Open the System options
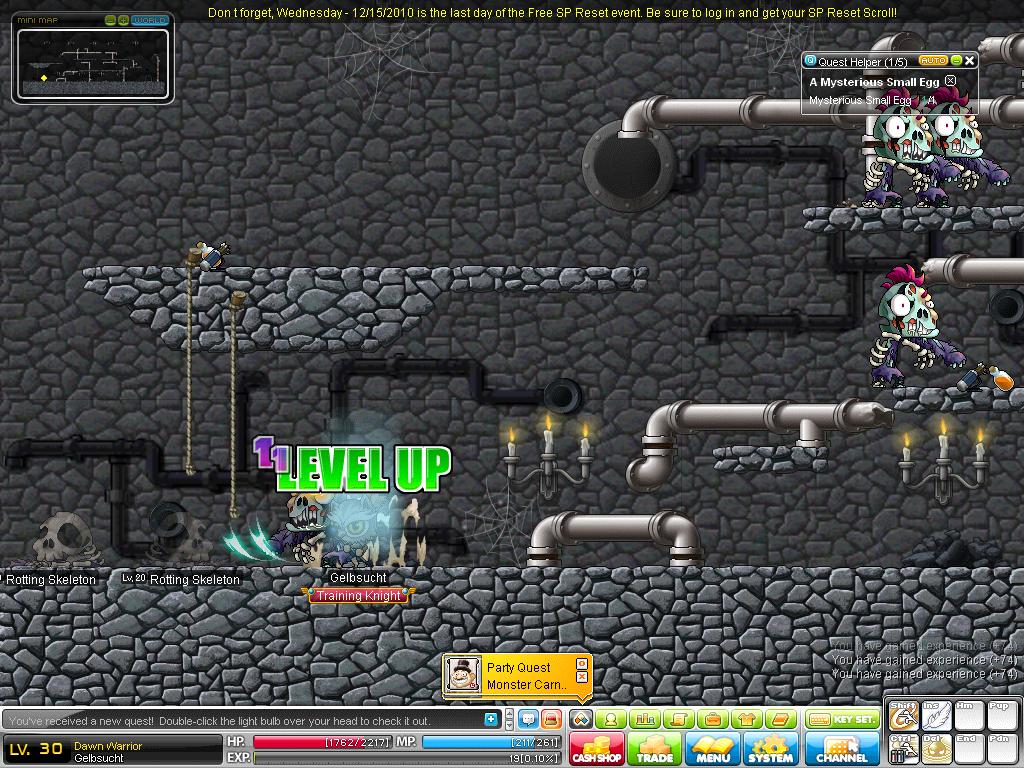 [770, 749]
